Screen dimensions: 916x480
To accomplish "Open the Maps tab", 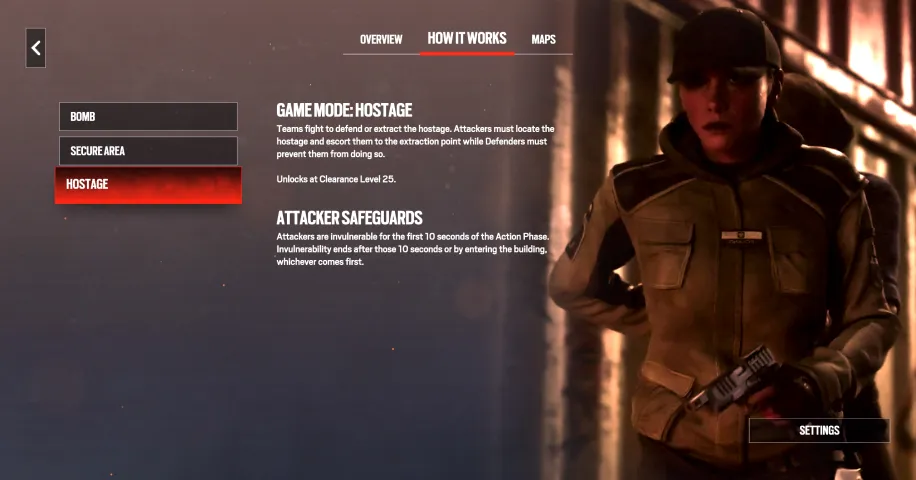I will pyautogui.click(x=543, y=40).
